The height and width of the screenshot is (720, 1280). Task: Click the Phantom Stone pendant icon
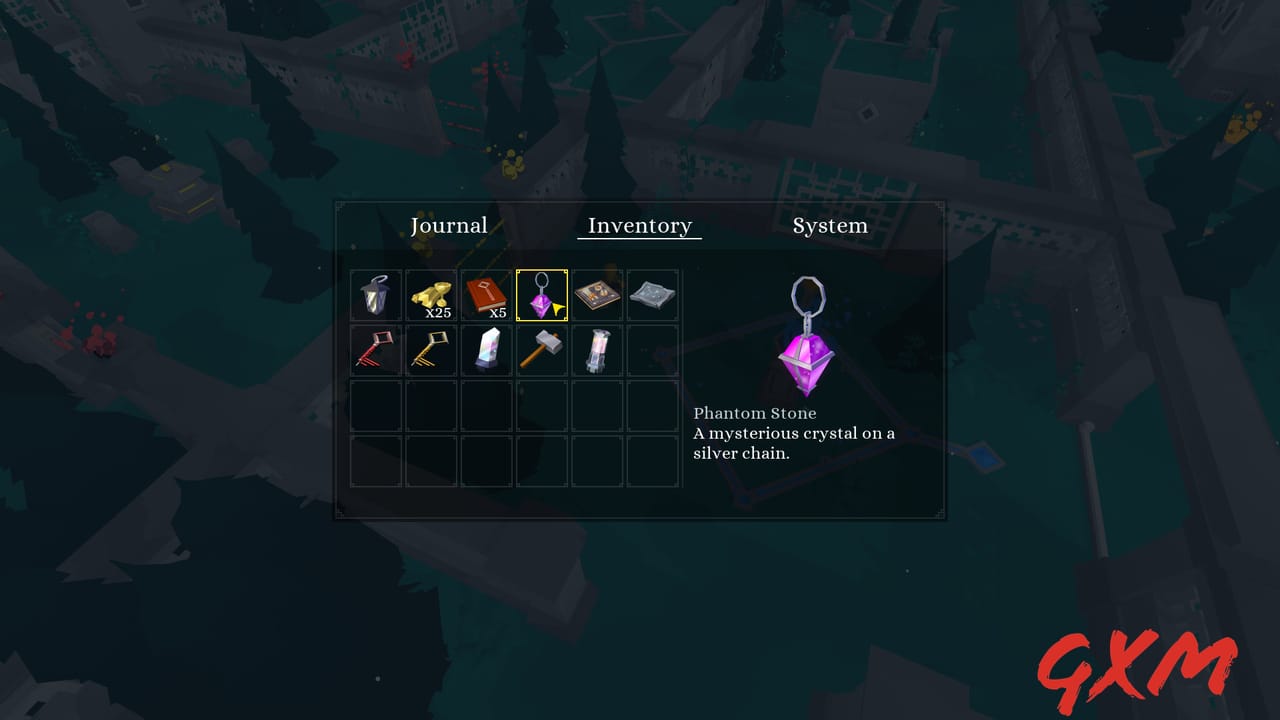point(541,294)
